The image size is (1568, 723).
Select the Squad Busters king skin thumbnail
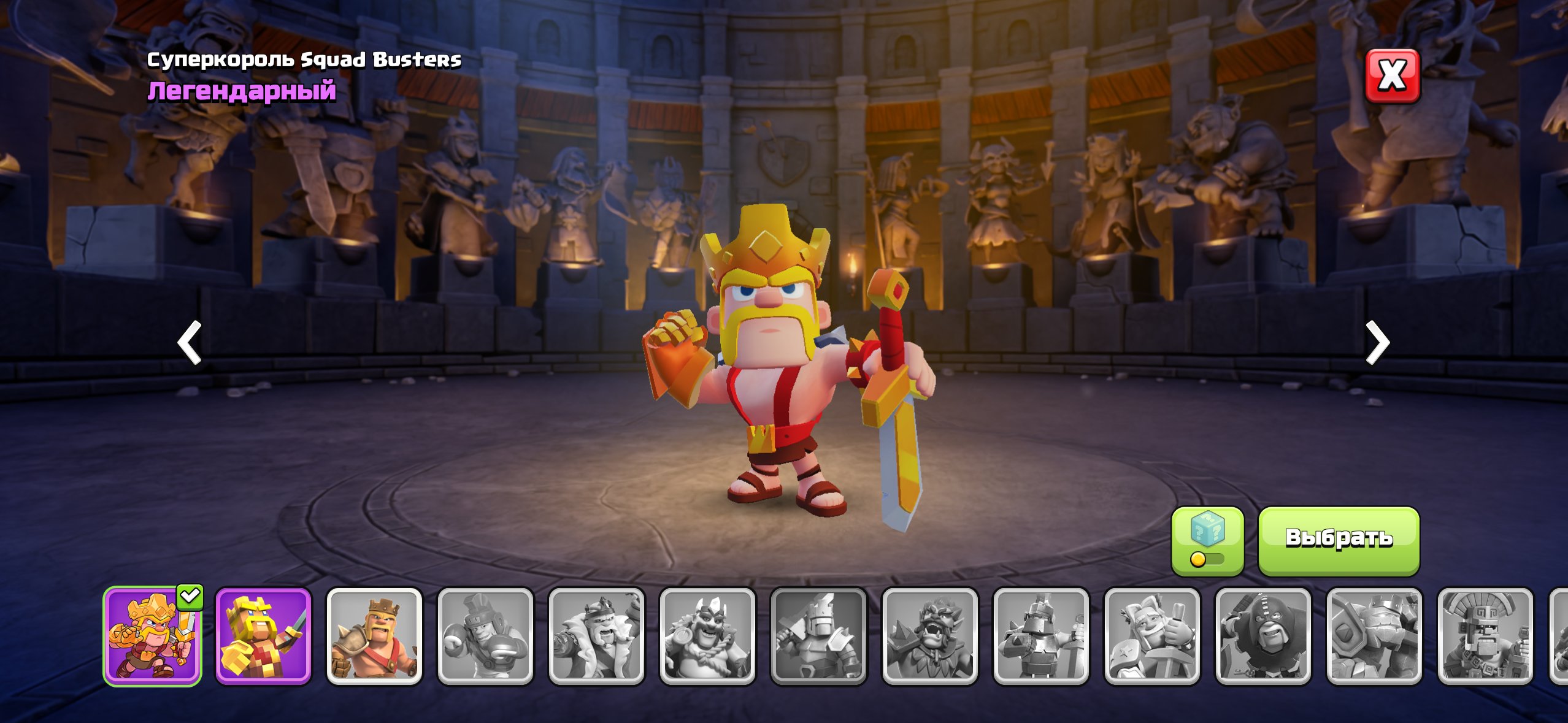pyautogui.click(x=152, y=636)
